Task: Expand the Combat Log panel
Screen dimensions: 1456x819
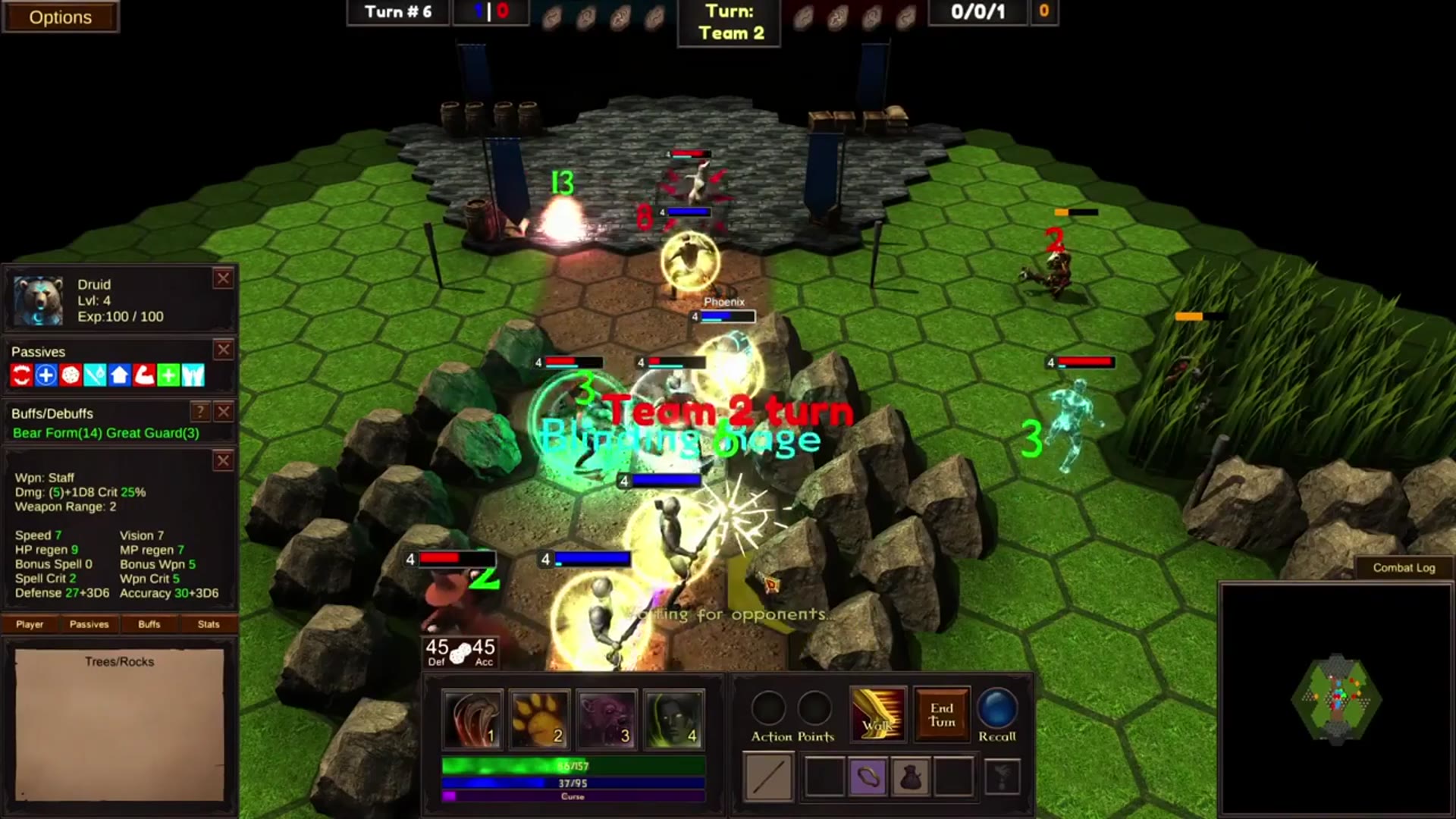Action: 1403,567
